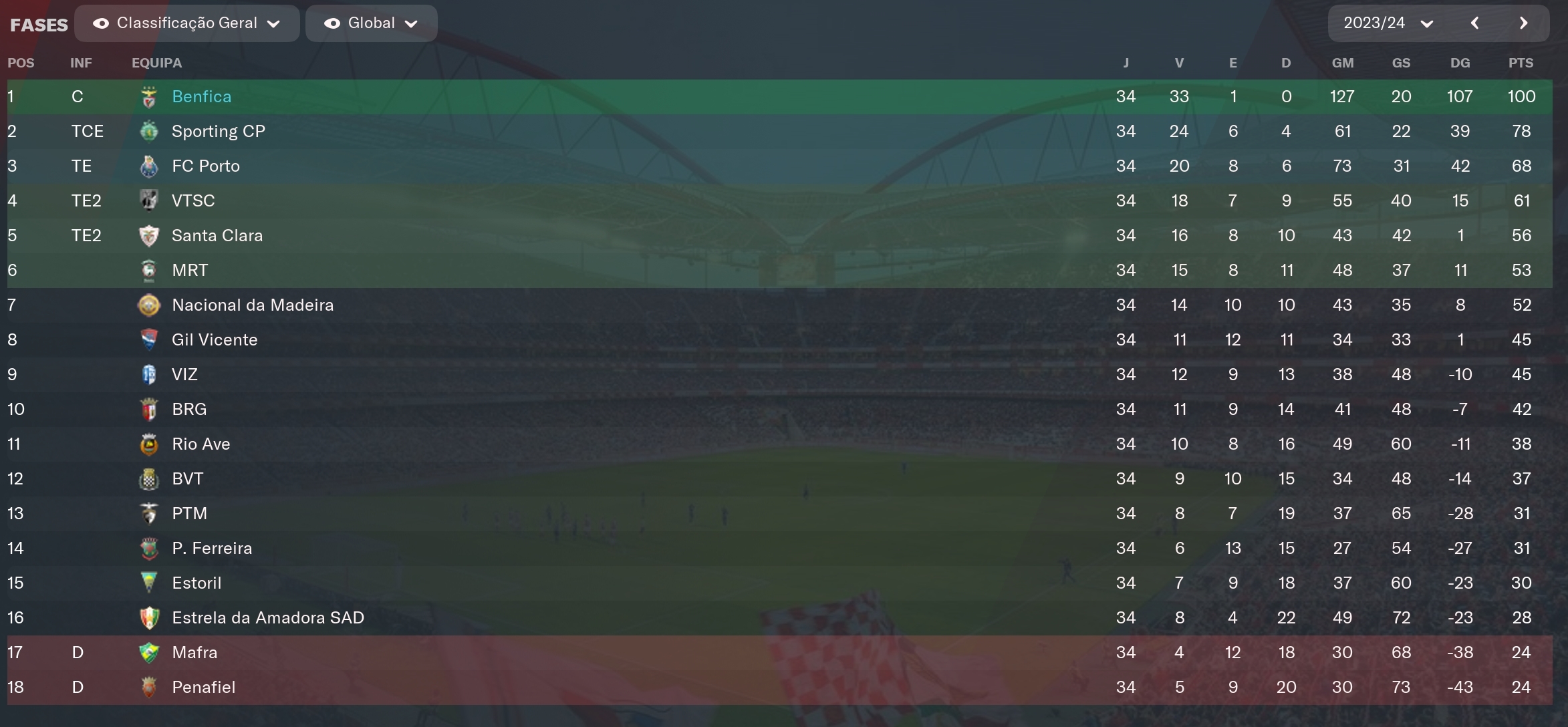Go to the next season arrow
Viewport: 1568px width, 727px height.
click(1523, 23)
